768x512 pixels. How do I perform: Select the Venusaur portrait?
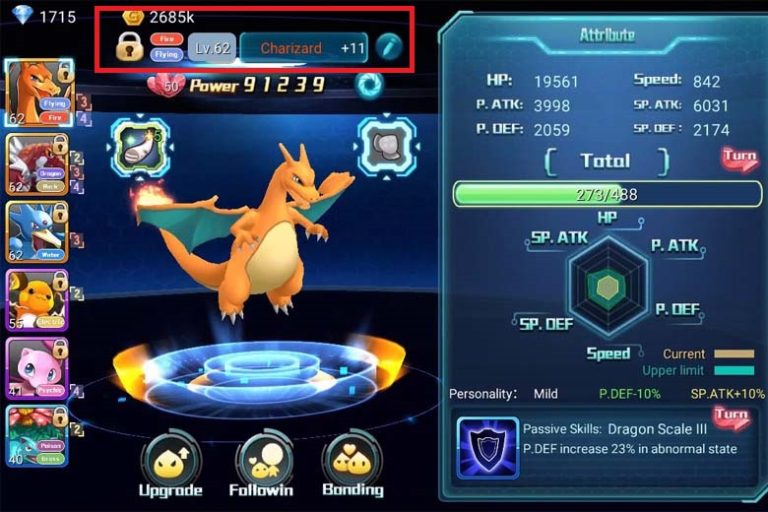coord(36,434)
